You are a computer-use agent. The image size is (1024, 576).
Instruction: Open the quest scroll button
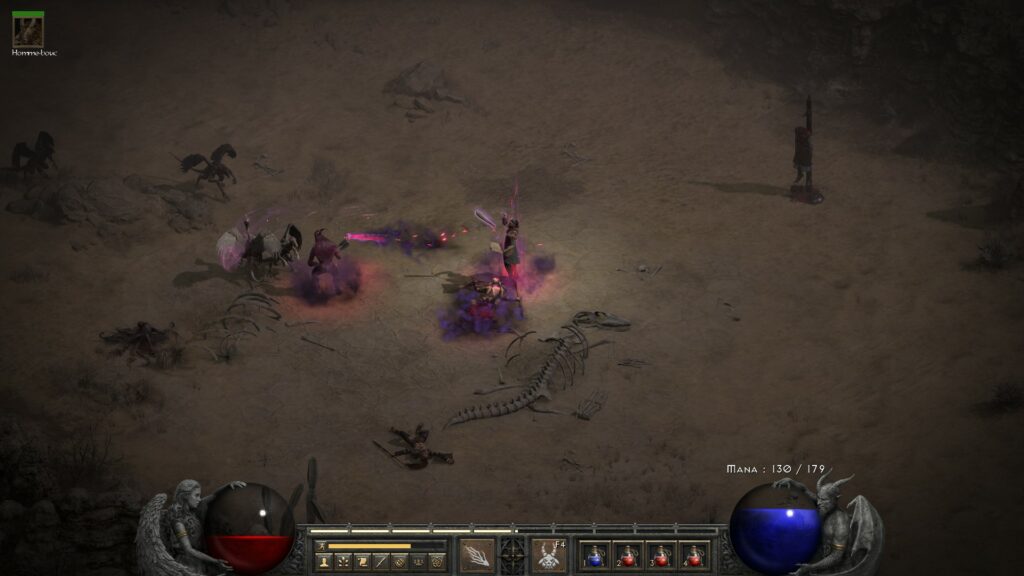point(361,562)
